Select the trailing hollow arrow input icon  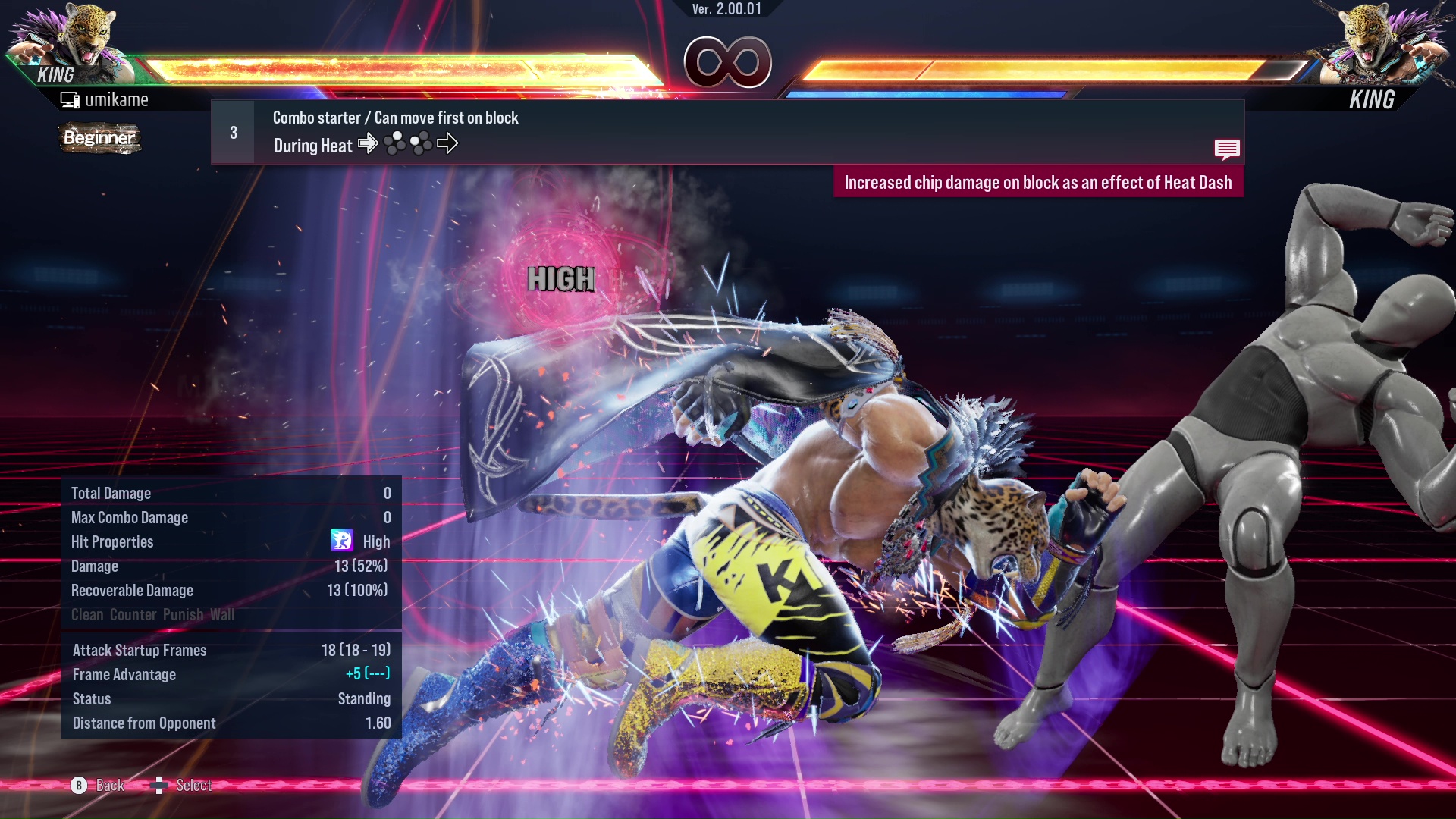[x=449, y=143]
